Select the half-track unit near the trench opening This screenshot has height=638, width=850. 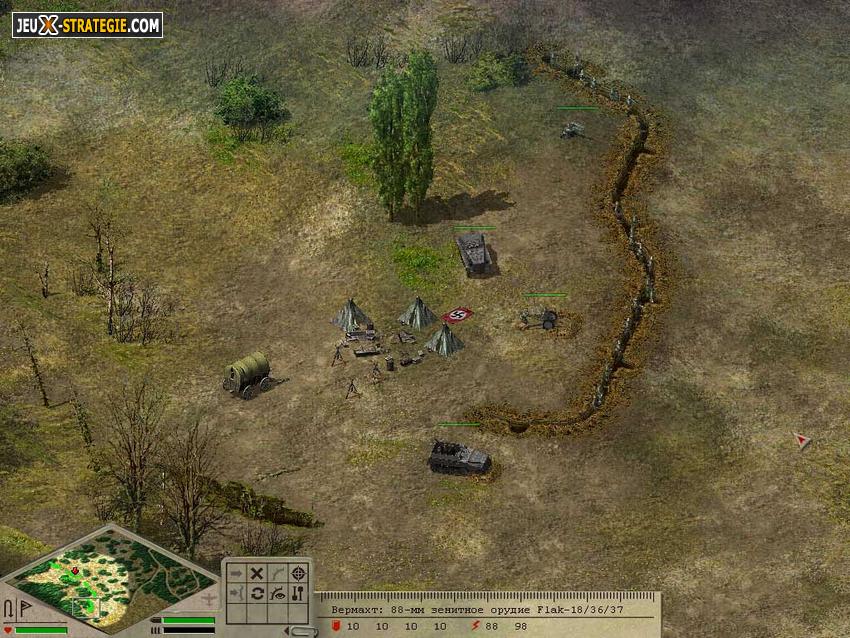[x=459, y=456]
